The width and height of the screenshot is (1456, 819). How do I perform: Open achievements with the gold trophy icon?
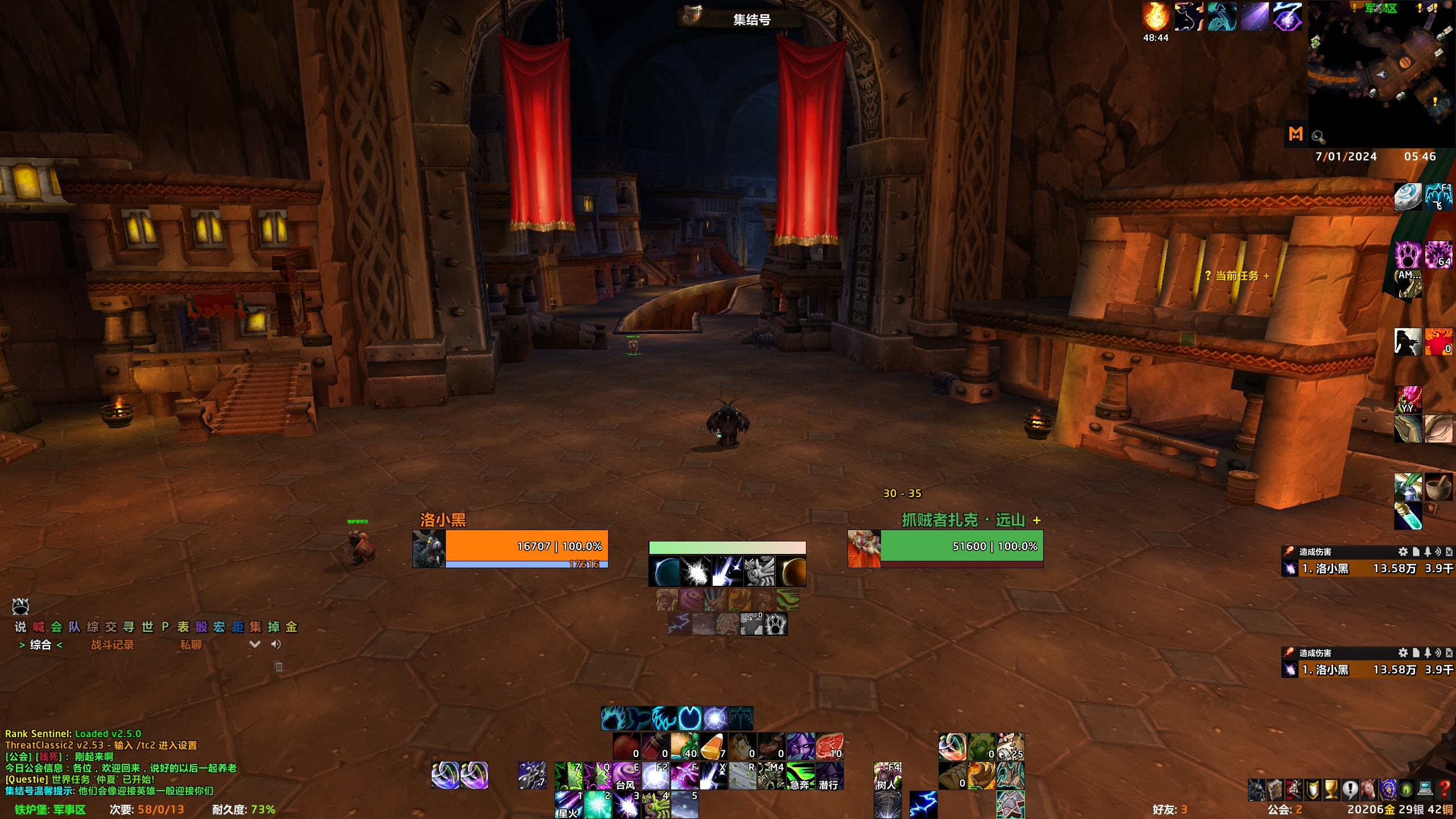tap(1331, 789)
